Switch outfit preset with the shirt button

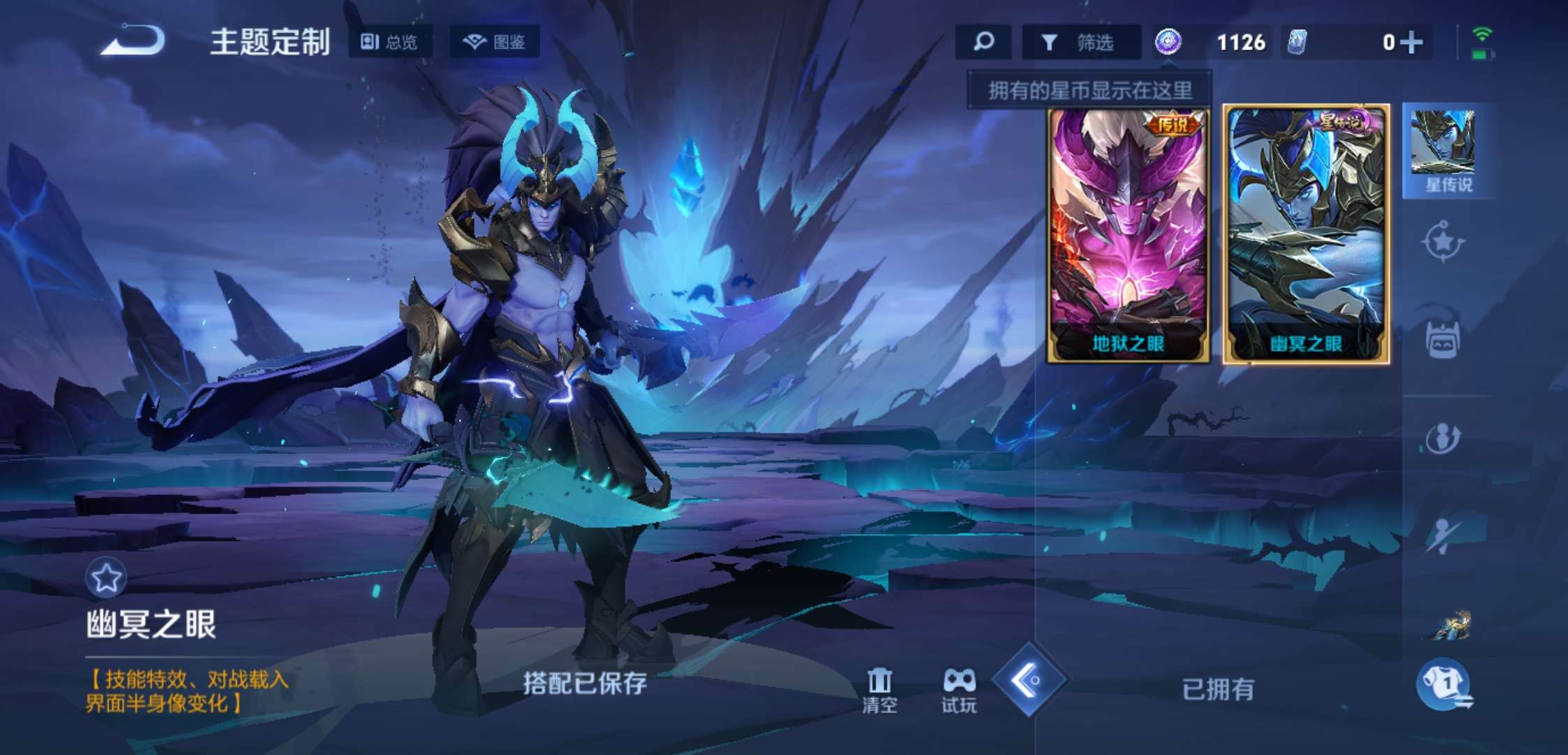(x=1445, y=684)
